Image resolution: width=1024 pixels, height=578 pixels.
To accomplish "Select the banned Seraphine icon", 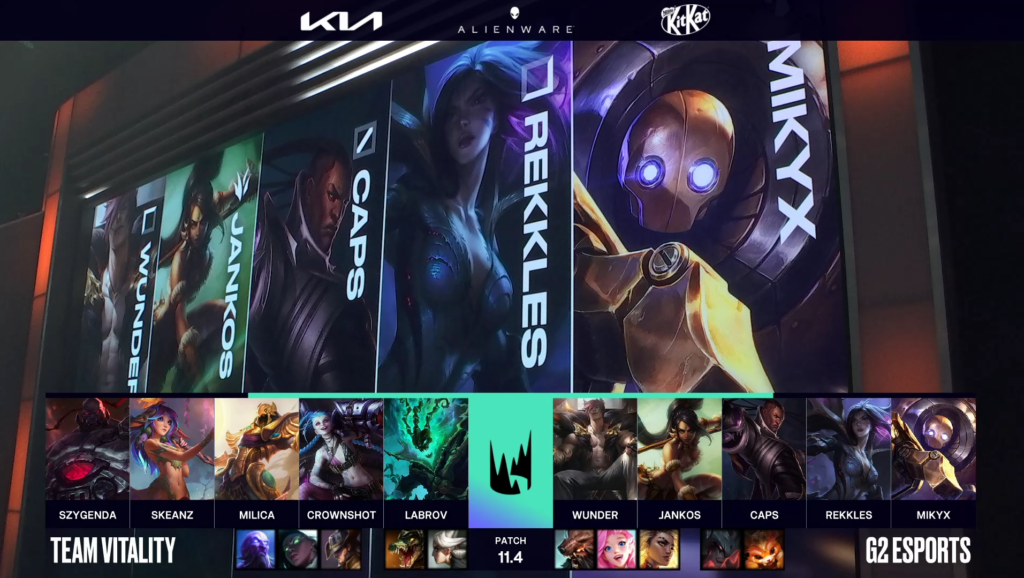I will 617,549.
